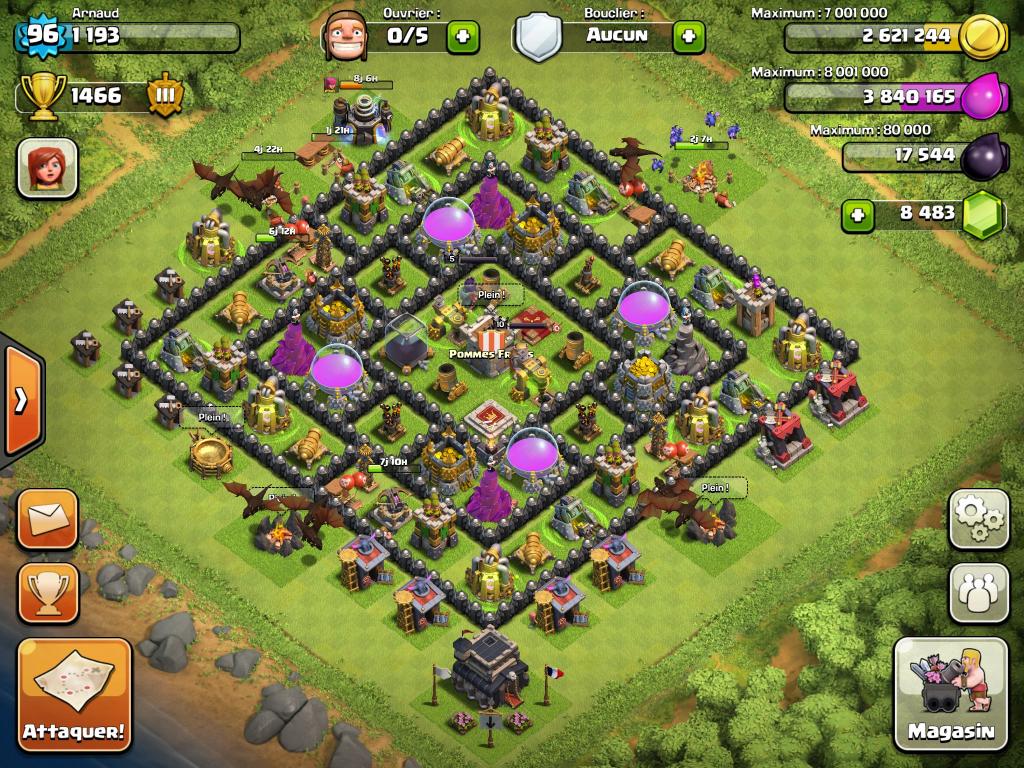View the level 96 experience badge
Image resolution: width=1024 pixels, height=768 pixels.
(42, 36)
